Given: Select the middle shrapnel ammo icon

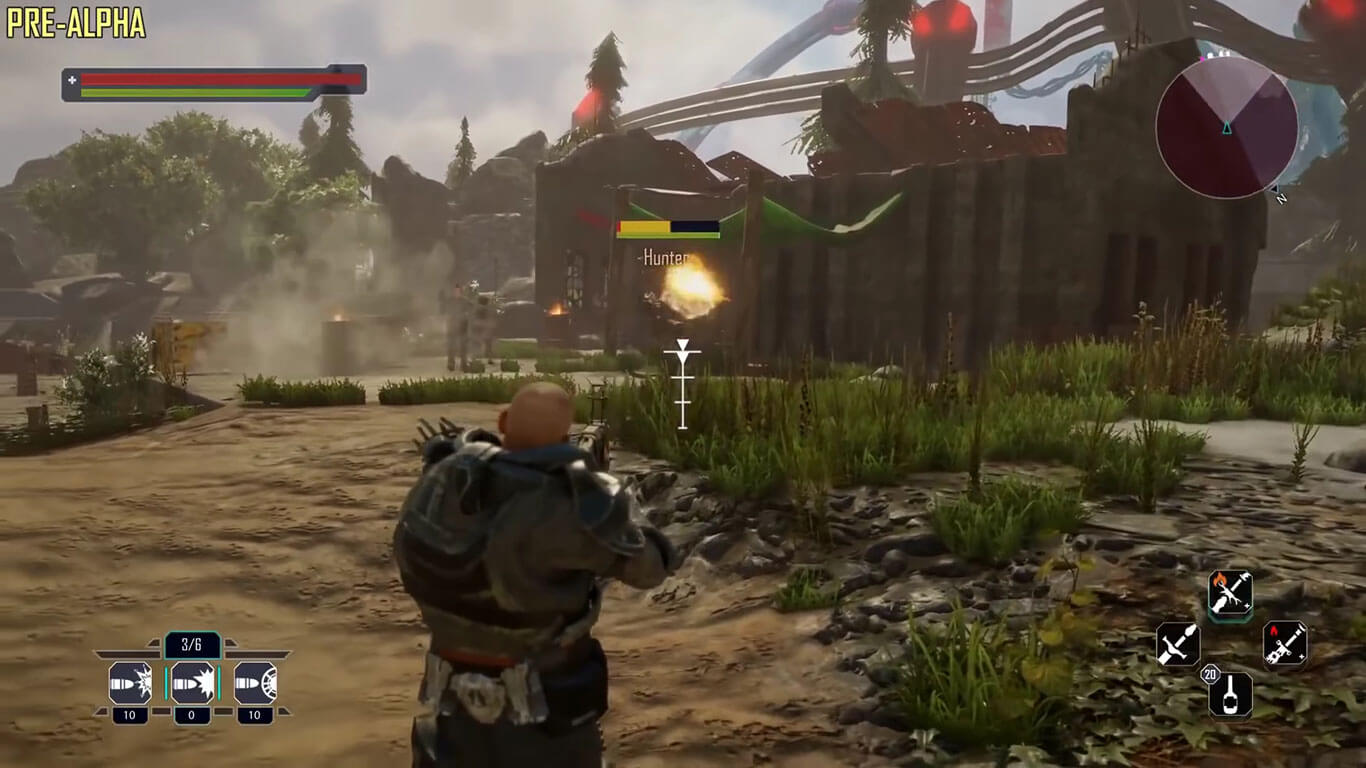Looking at the screenshot, I should (191, 683).
